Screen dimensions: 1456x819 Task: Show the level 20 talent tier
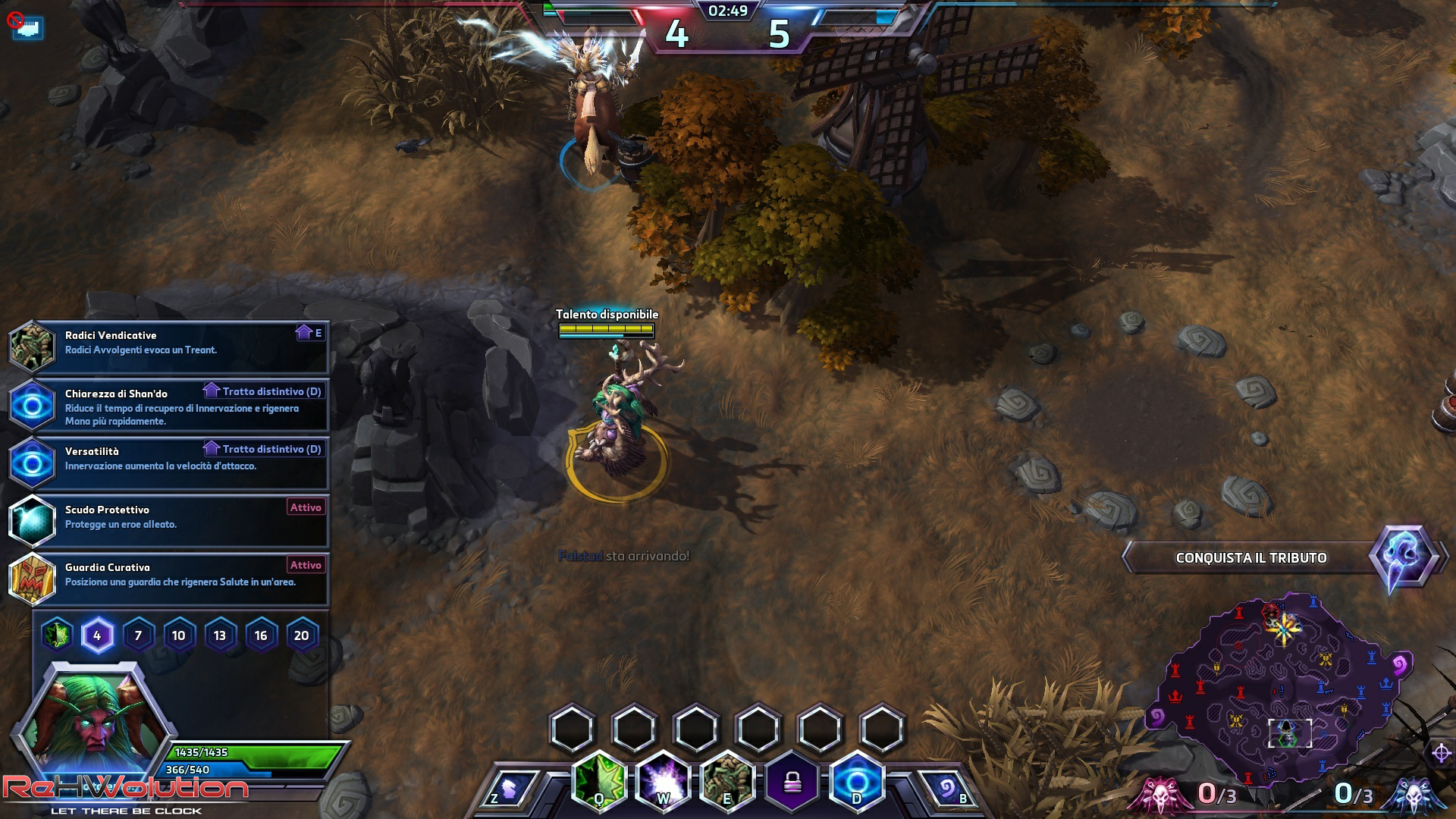click(x=302, y=635)
